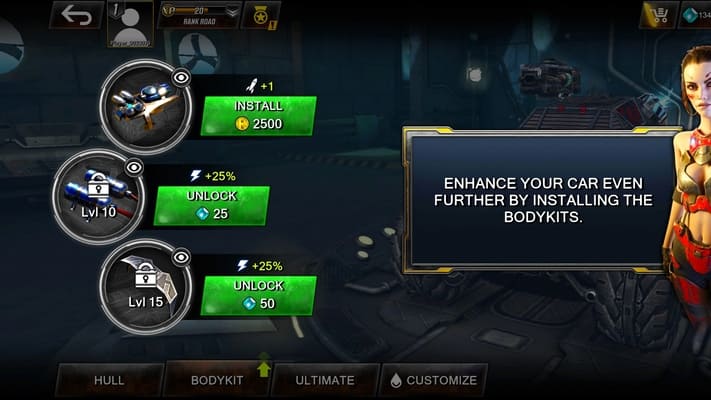Dismiss the bodykits tutorial message box
The image size is (711, 400).
(541, 200)
